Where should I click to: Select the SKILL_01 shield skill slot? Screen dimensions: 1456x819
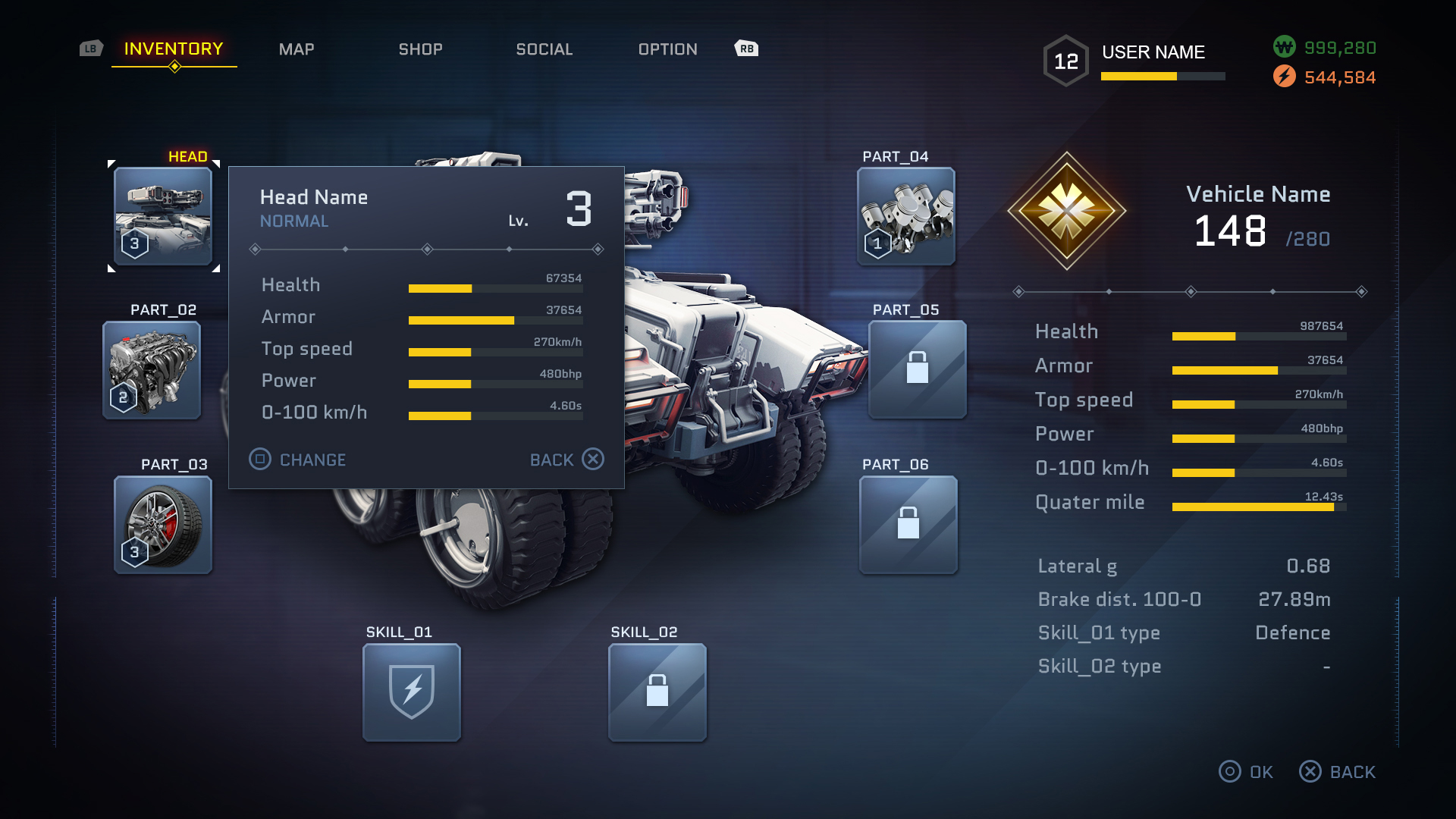click(x=412, y=692)
